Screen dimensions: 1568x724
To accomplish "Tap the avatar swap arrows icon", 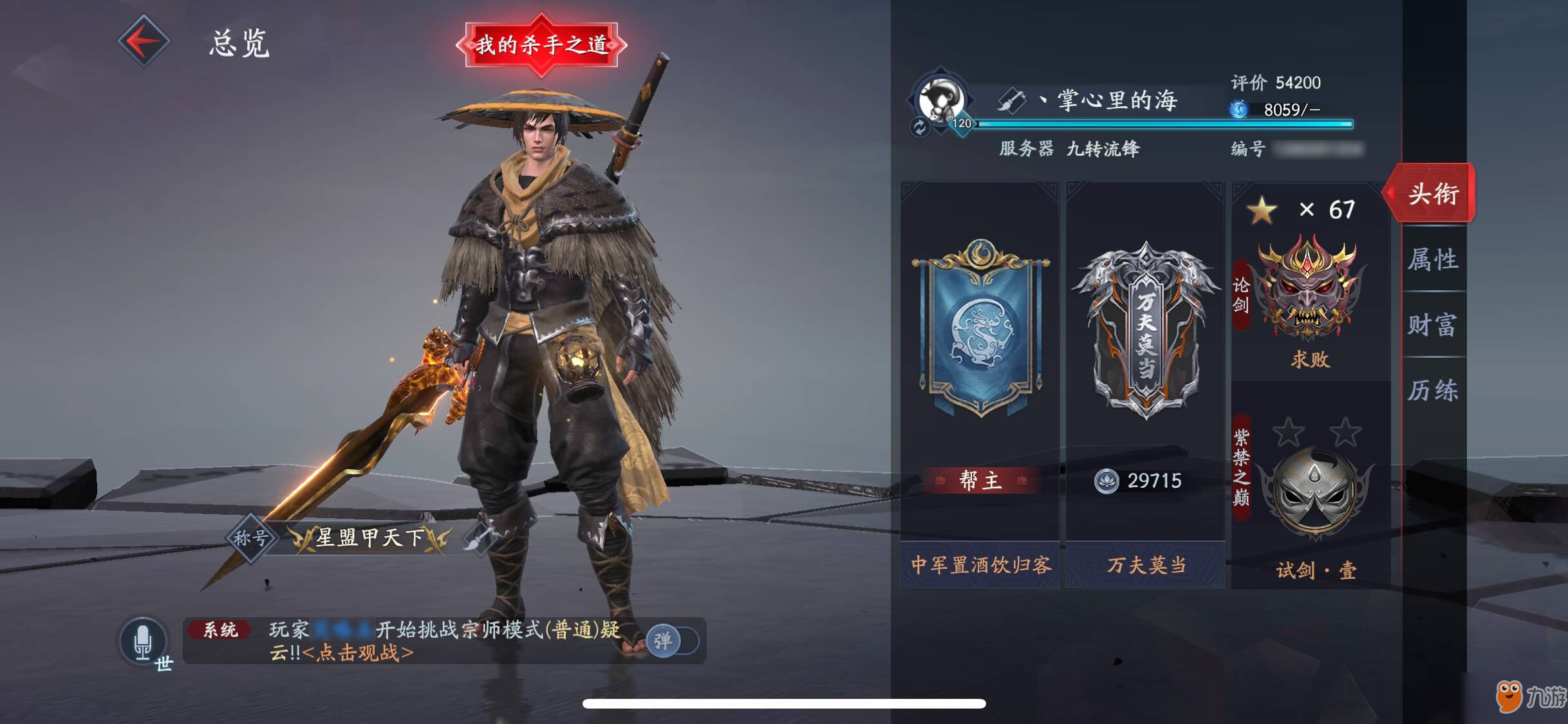I will click(x=920, y=127).
